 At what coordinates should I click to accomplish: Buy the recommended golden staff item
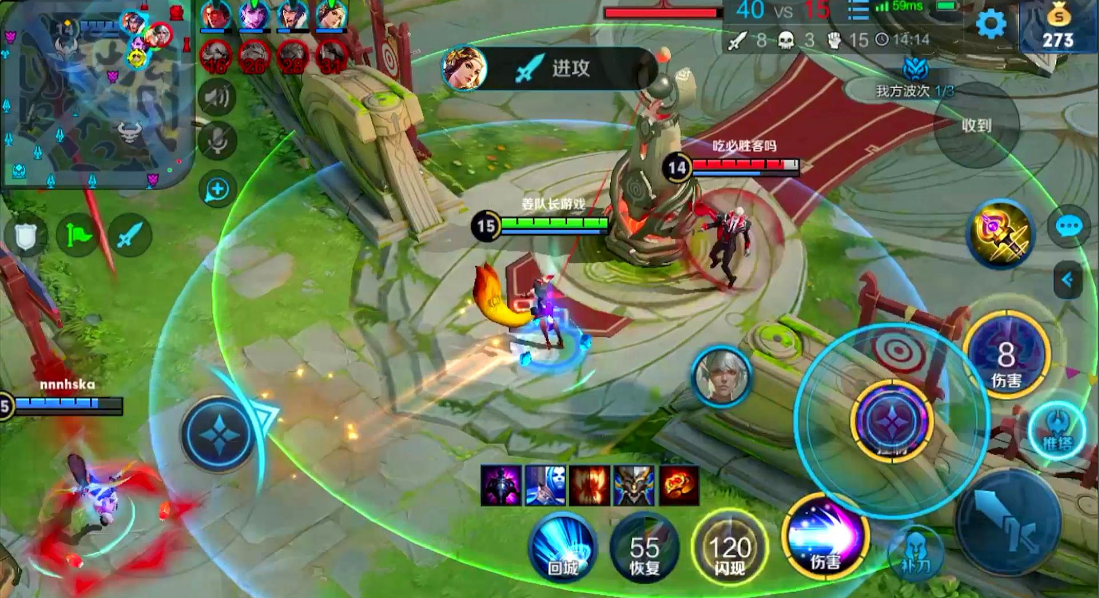1000,235
